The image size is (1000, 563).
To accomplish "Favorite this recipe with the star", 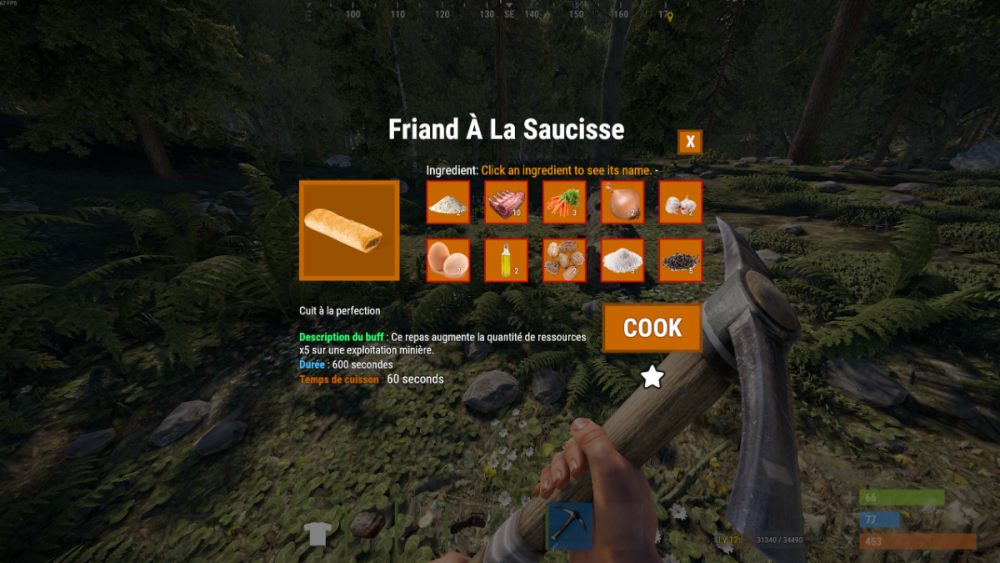I will point(652,377).
